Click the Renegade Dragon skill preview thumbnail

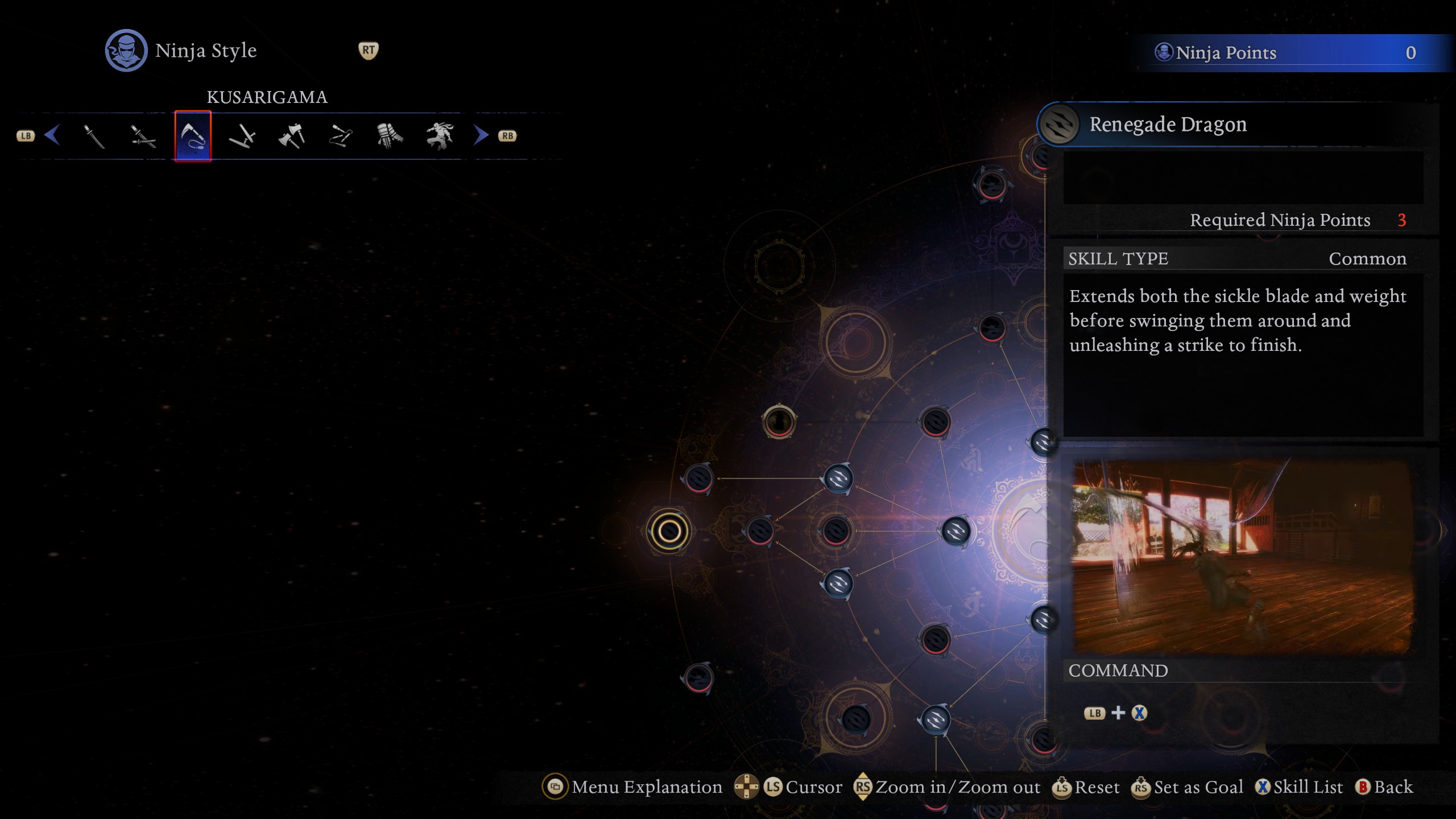tap(1242, 556)
